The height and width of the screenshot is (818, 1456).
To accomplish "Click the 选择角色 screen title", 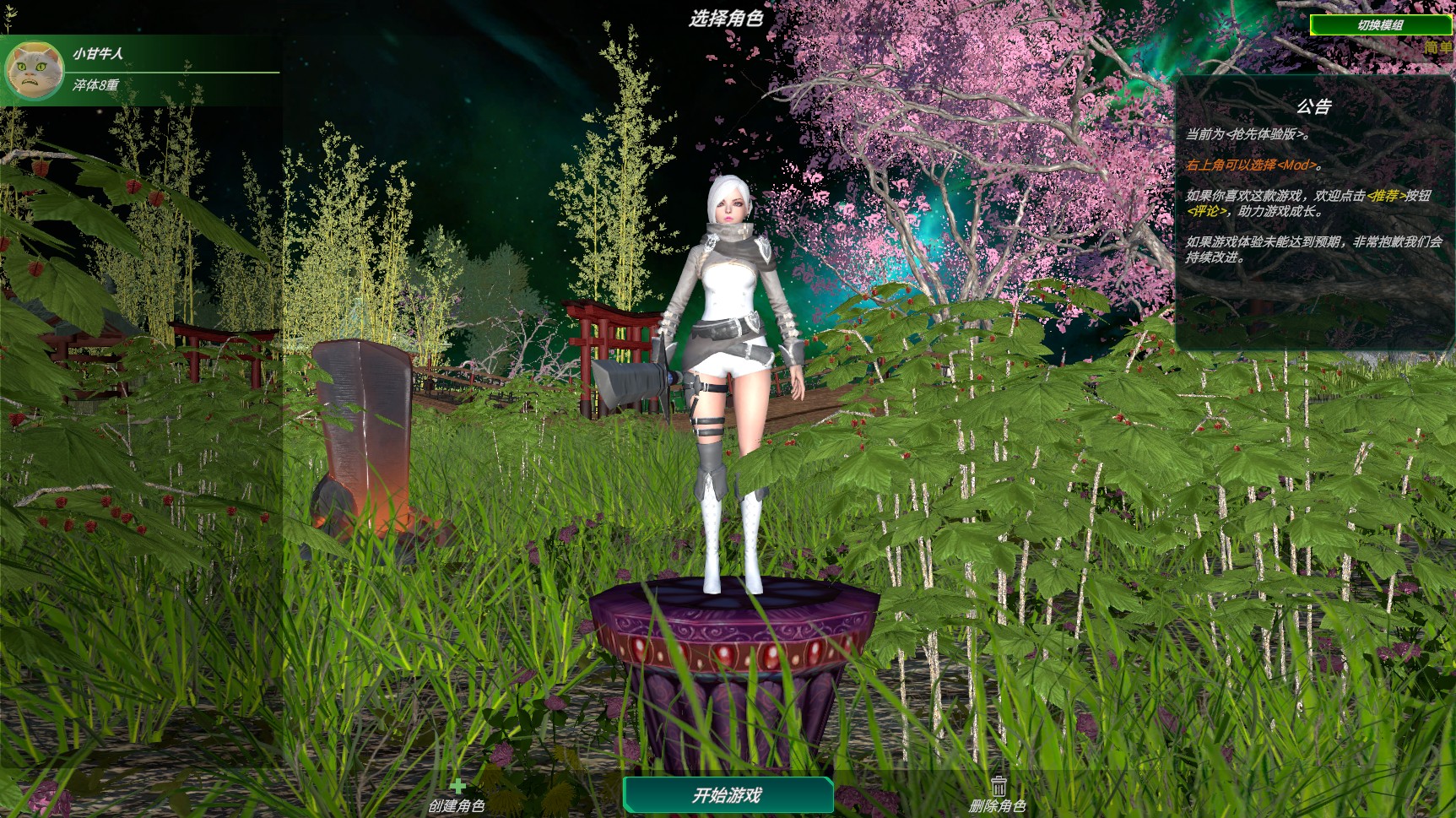I will [728, 16].
